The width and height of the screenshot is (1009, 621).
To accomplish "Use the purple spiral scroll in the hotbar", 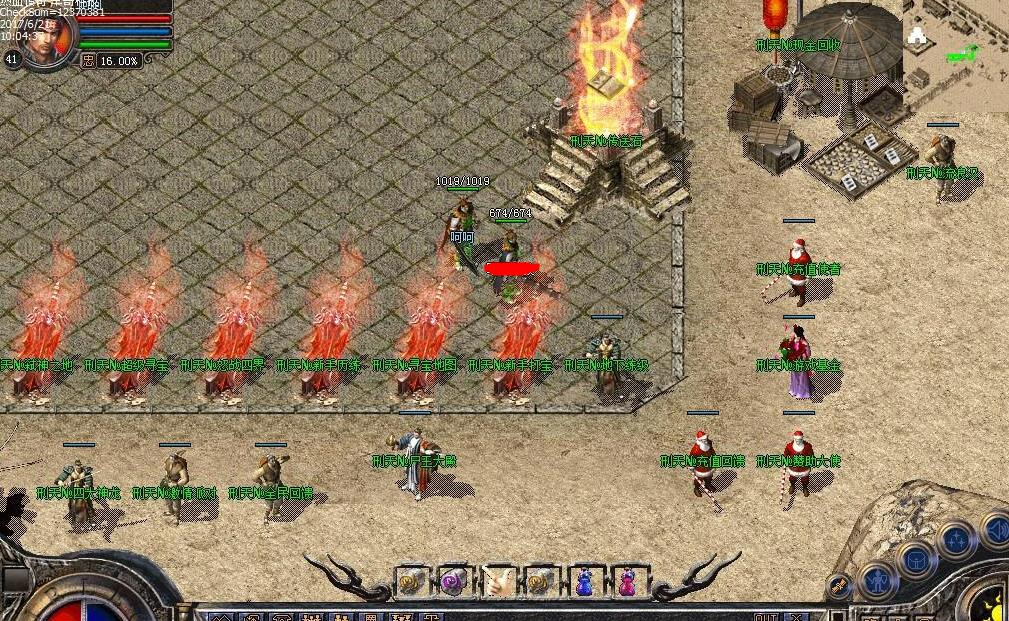I will [454, 580].
